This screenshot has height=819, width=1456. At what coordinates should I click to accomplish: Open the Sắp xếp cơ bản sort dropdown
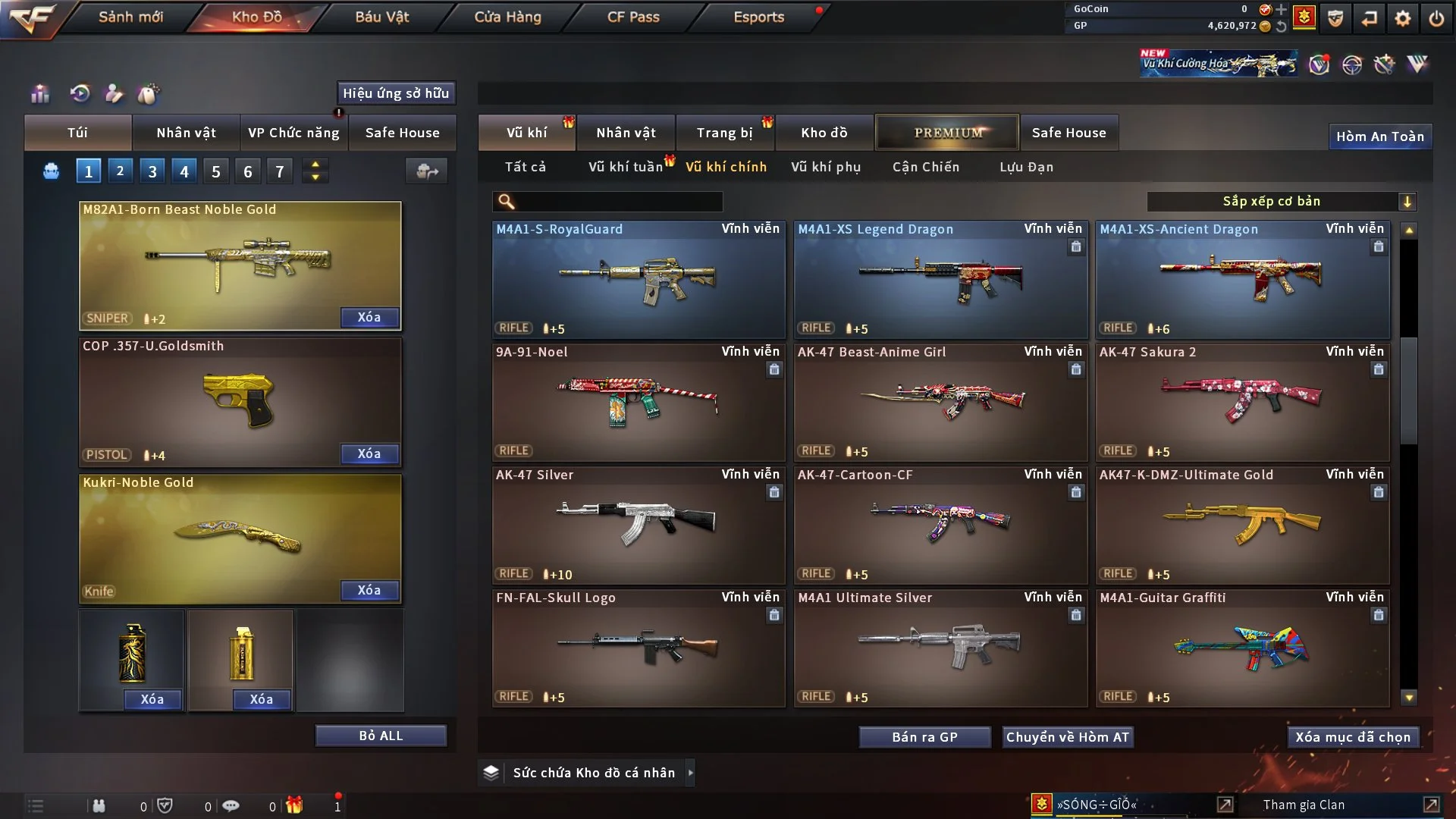pyautogui.click(x=1282, y=201)
